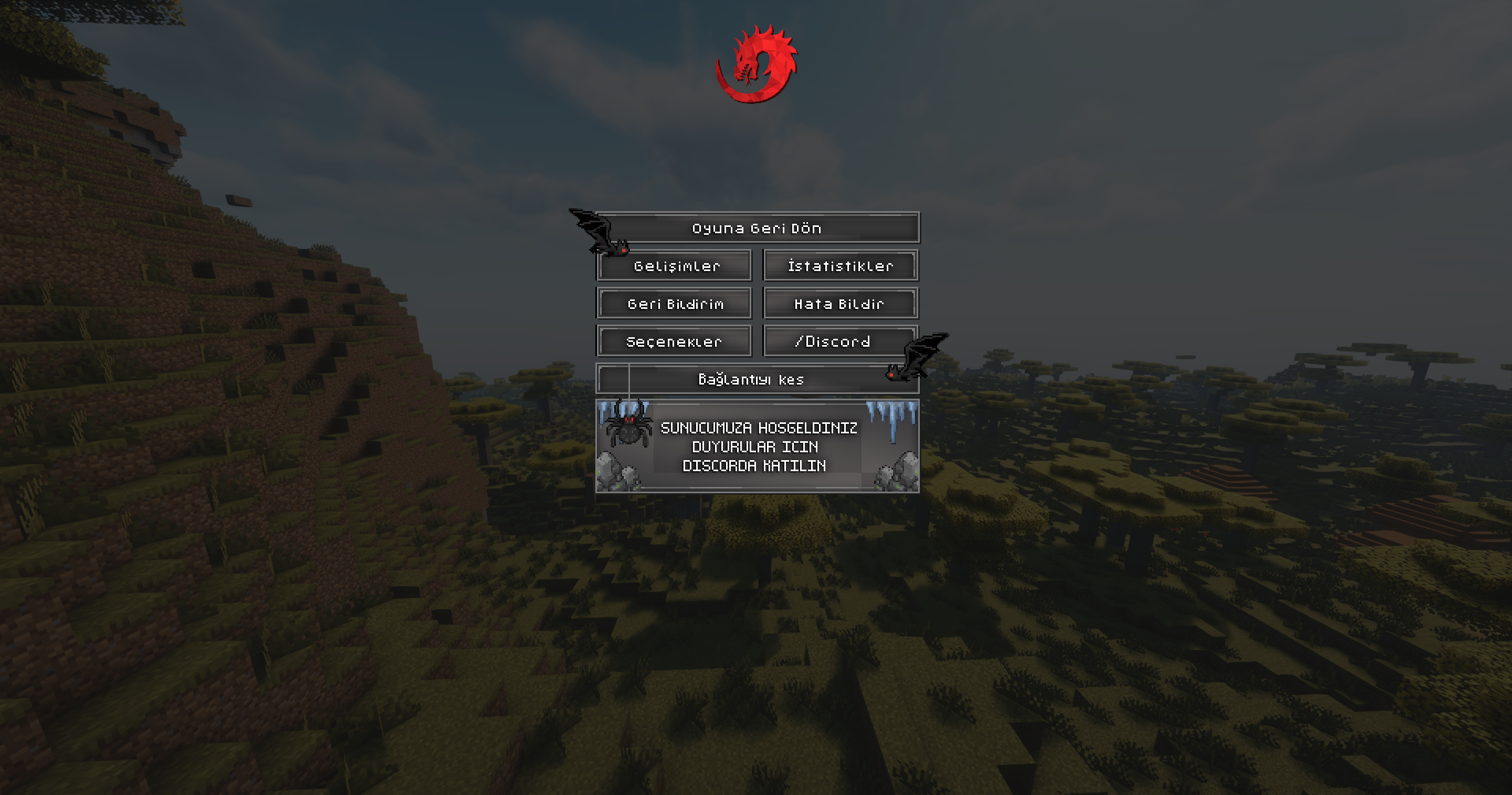Screen dimensions: 1512x795
Task: Click the dragon's red eye in the logo
Action: 740,57
